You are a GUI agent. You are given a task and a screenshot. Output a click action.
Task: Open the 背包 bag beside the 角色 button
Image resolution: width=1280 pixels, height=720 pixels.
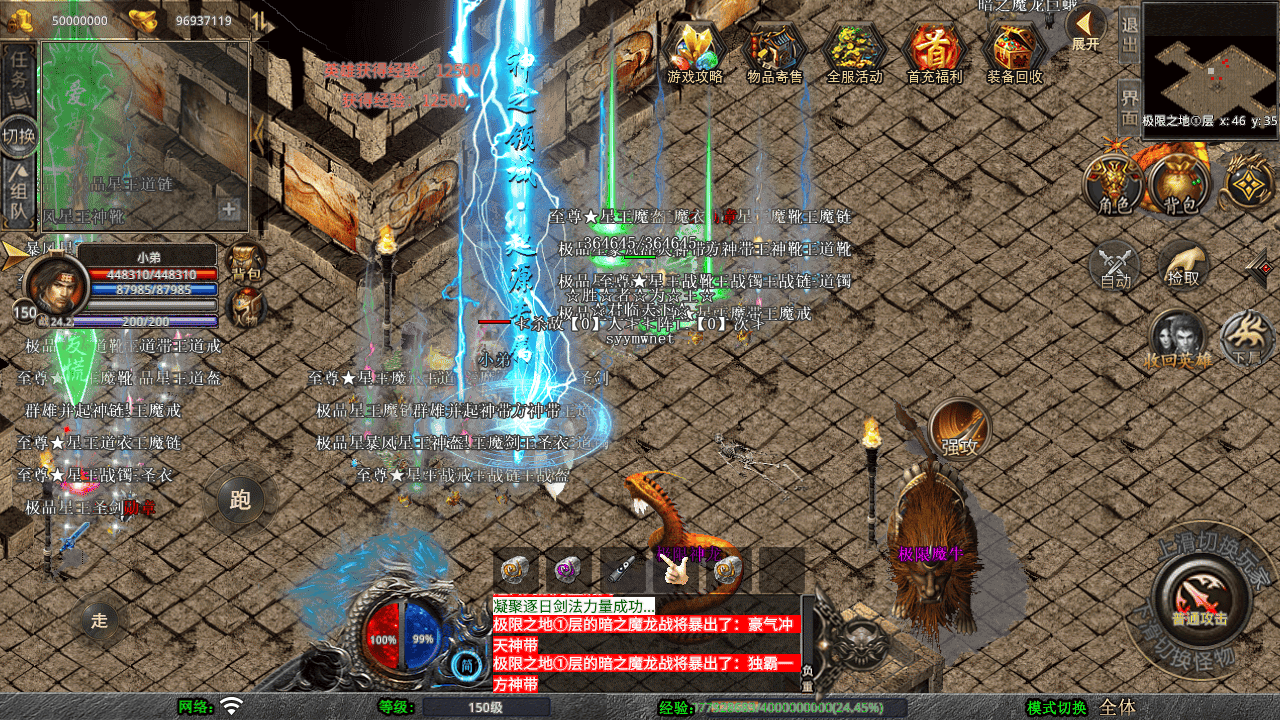(1181, 186)
